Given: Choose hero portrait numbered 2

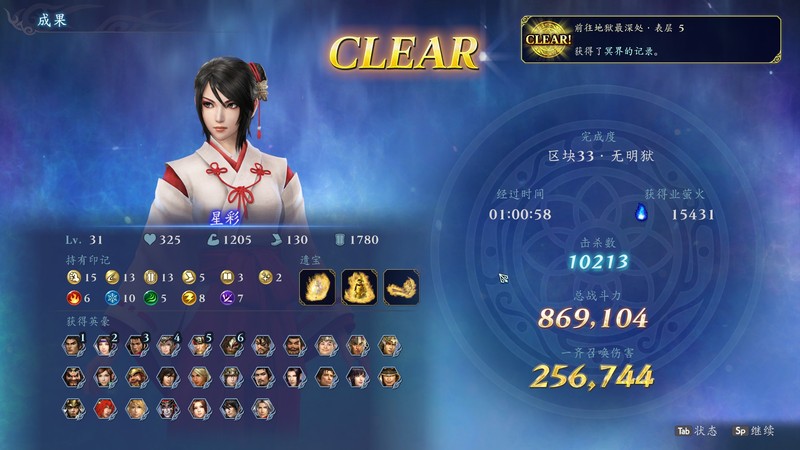Looking at the screenshot, I should click(104, 345).
